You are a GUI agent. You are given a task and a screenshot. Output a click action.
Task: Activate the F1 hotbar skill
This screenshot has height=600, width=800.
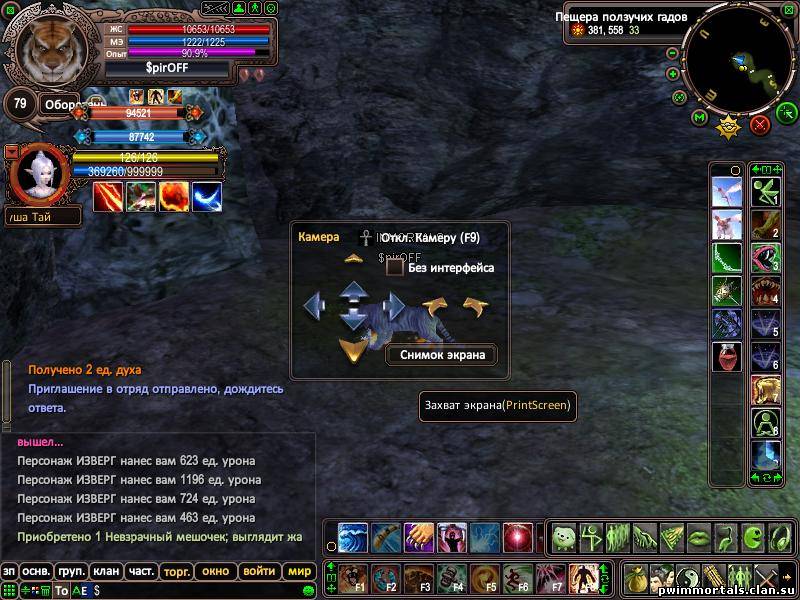click(x=352, y=578)
